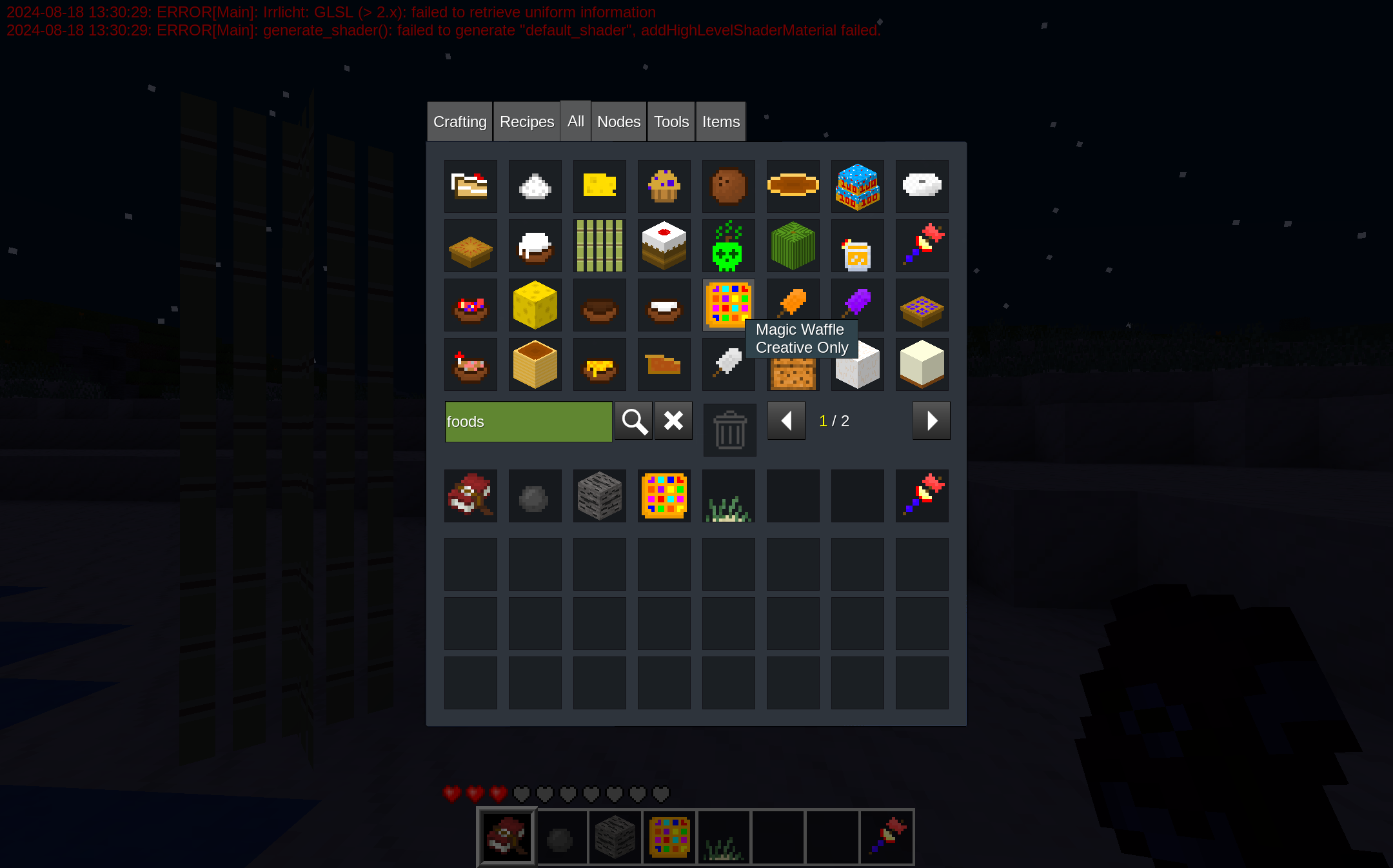Choose the blueberry muffin item
The image size is (1393, 868).
[x=664, y=187]
